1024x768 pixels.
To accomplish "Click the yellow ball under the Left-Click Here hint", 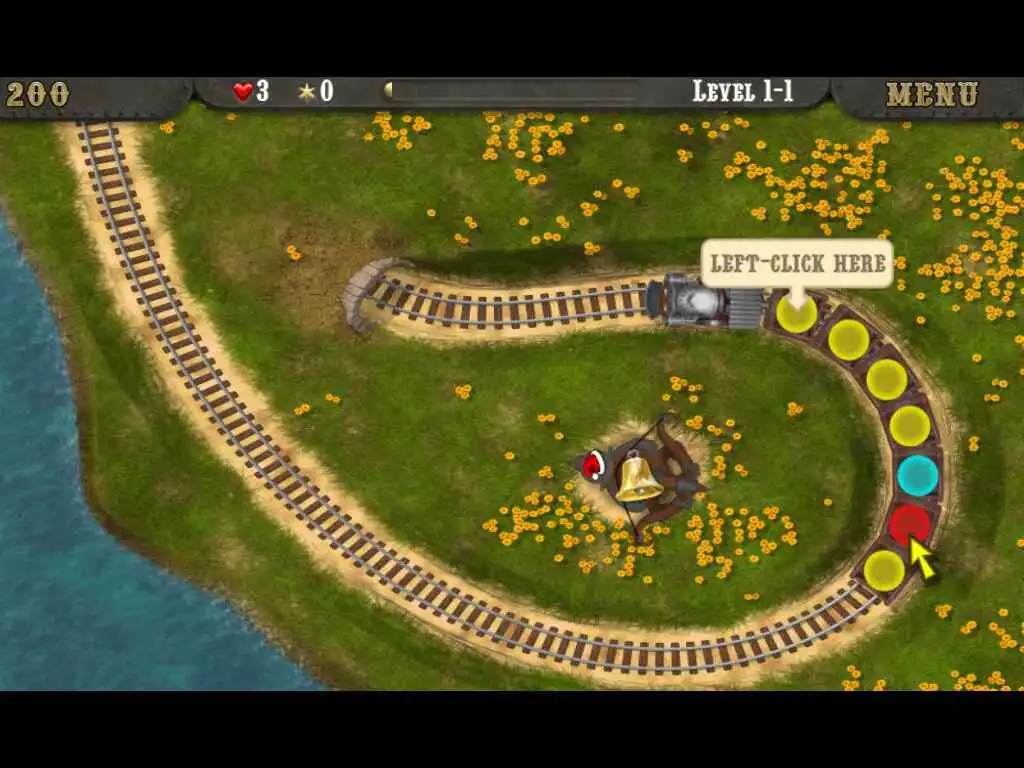I will point(797,314).
